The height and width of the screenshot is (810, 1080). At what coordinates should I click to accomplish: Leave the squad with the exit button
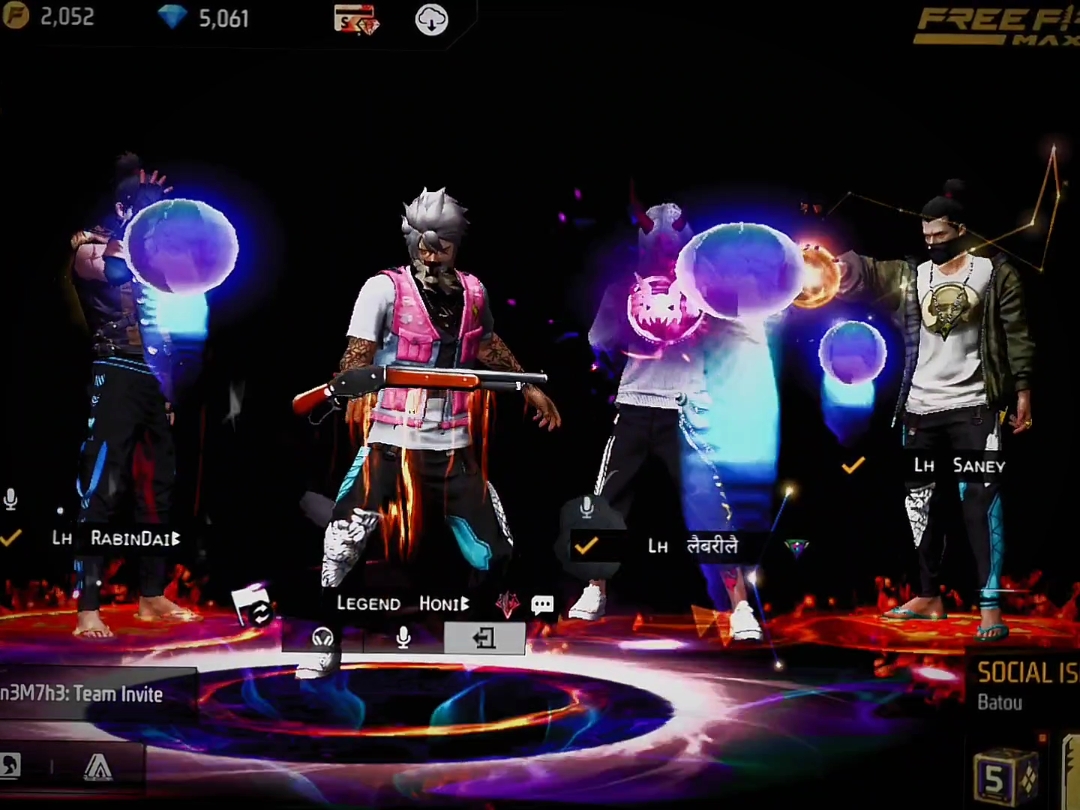pos(484,638)
